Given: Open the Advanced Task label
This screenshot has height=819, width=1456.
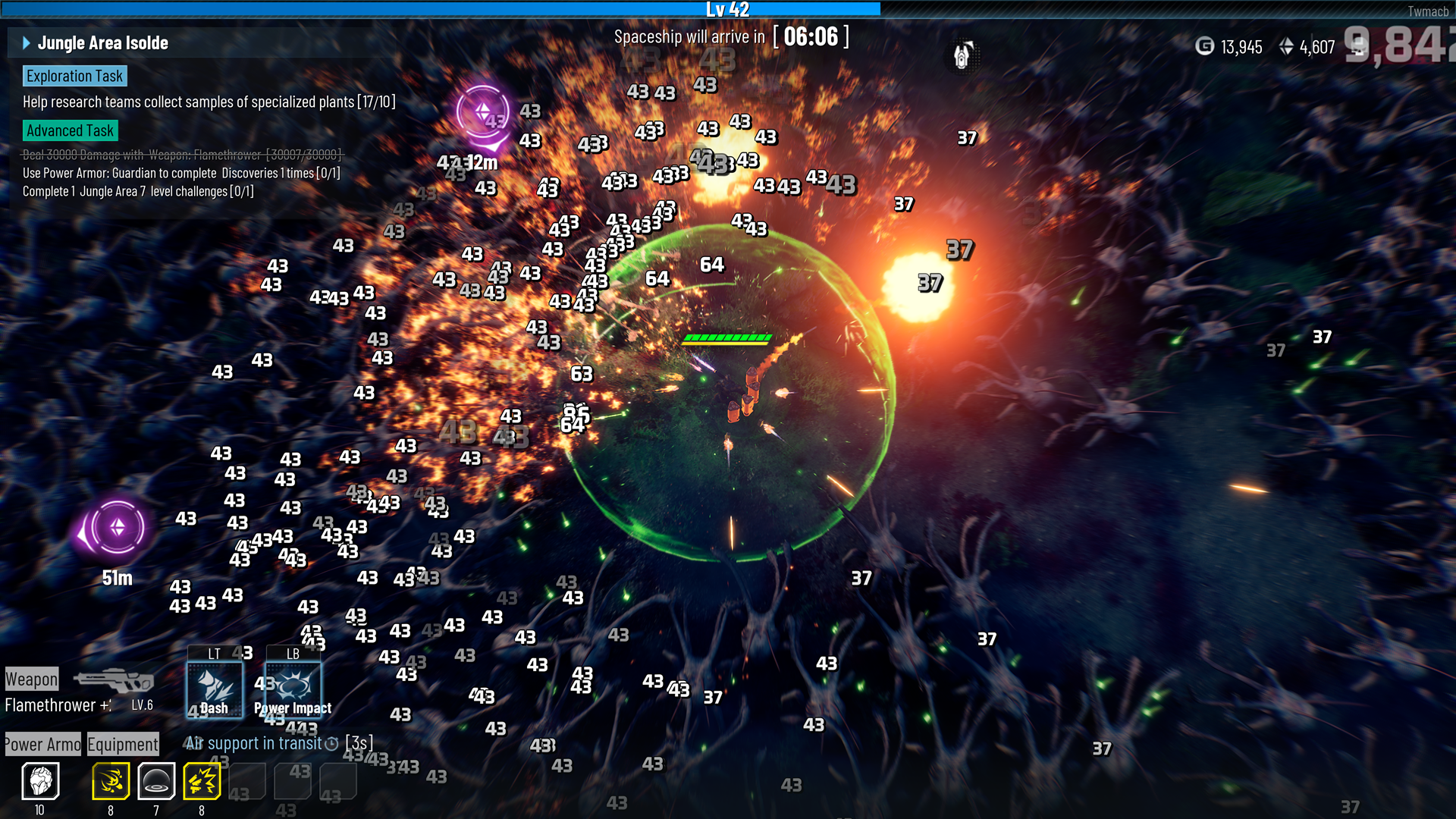Looking at the screenshot, I should [70, 130].
